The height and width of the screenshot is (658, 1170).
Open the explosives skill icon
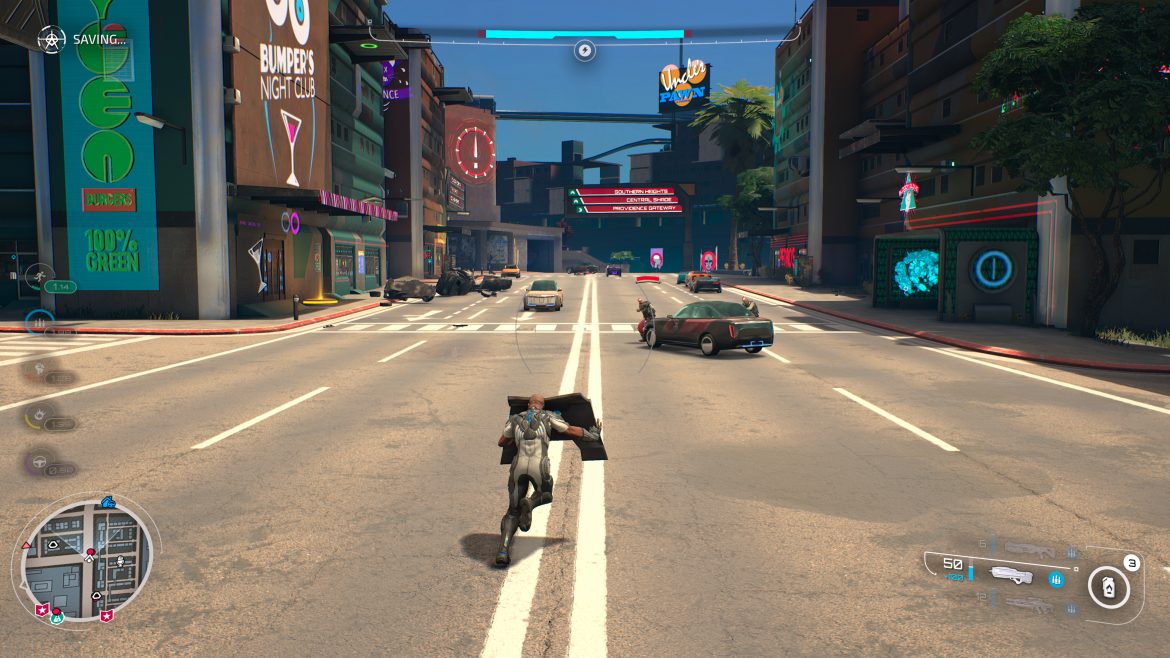(x=39, y=414)
